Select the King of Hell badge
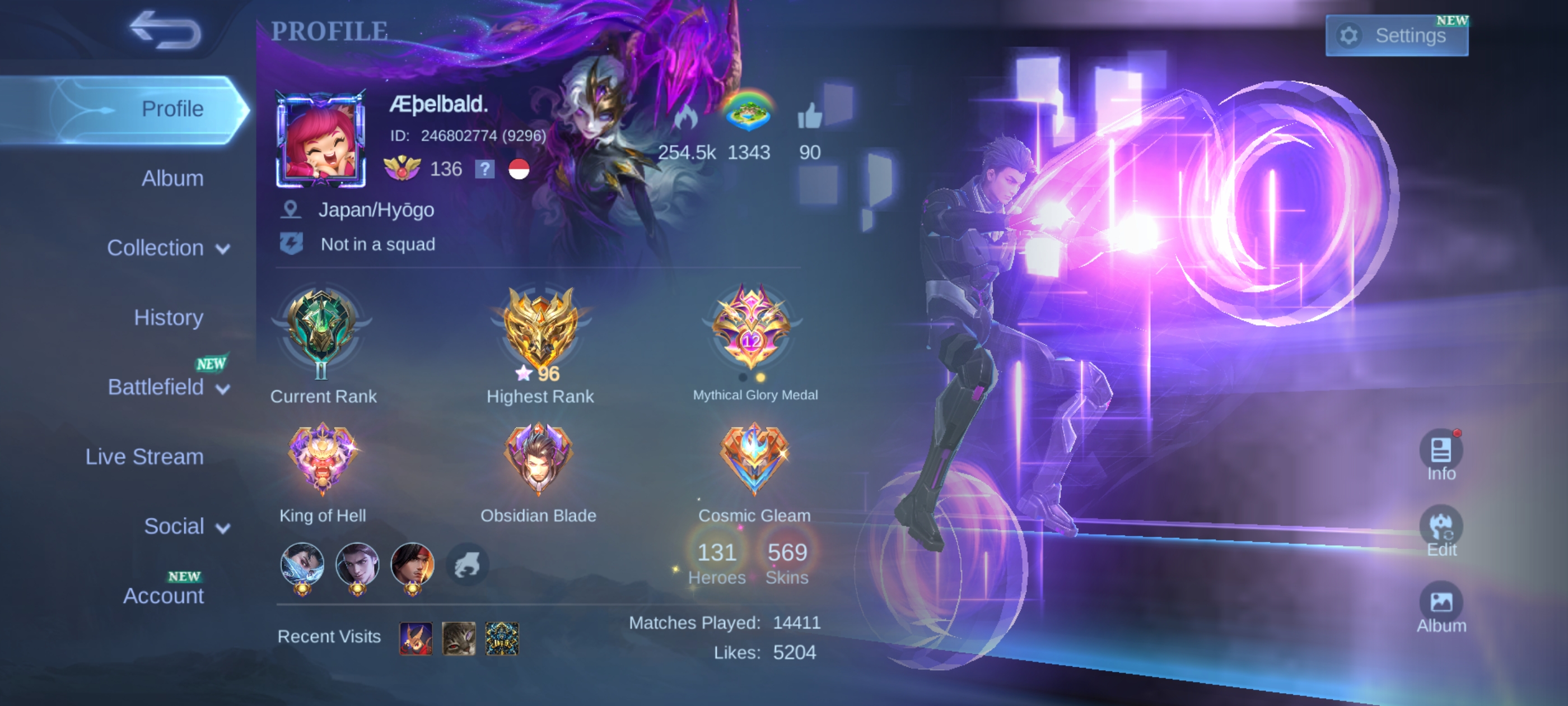The width and height of the screenshot is (1568, 706). tap(322, 460)
